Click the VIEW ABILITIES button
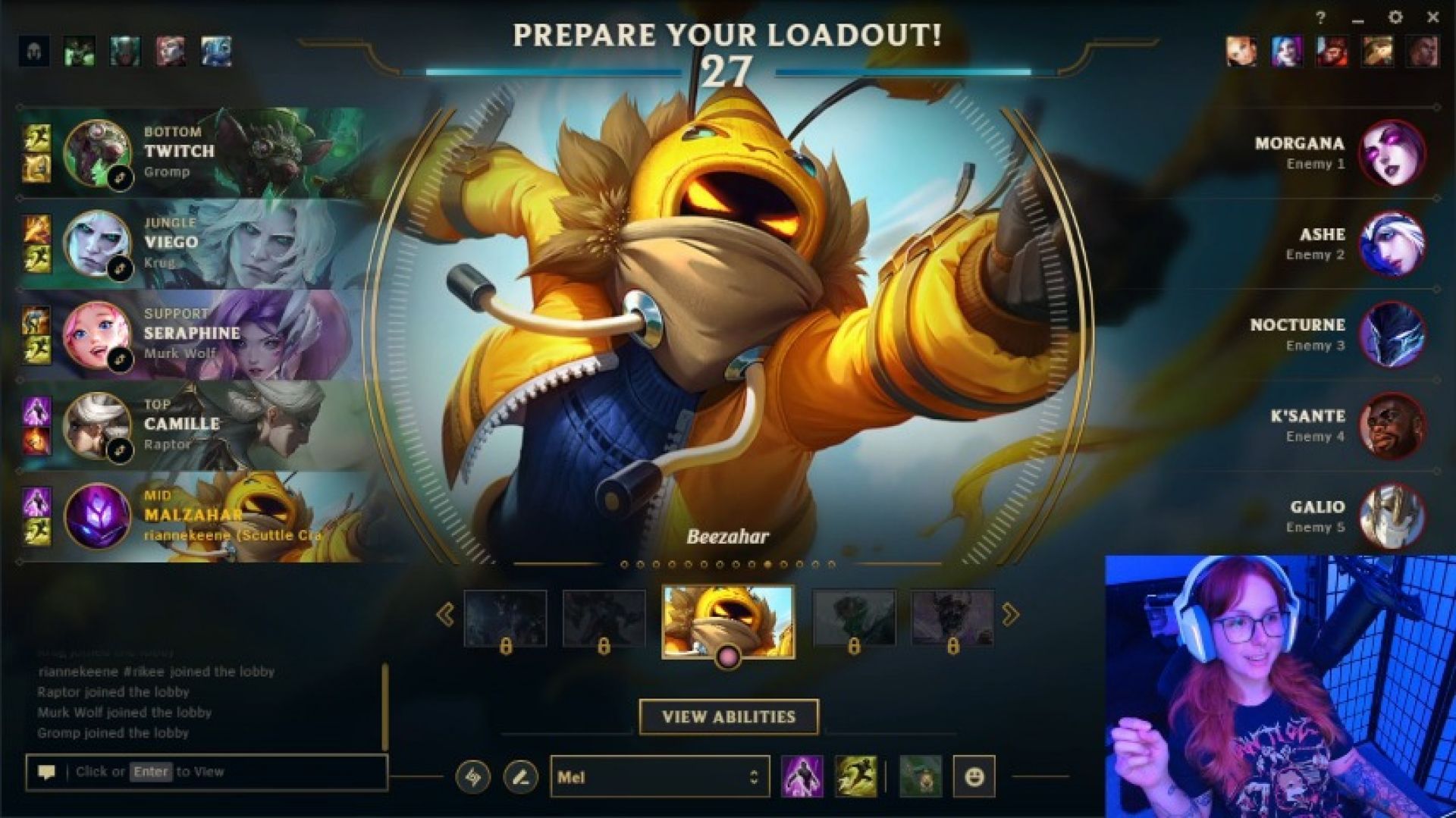 click(730, 715)
